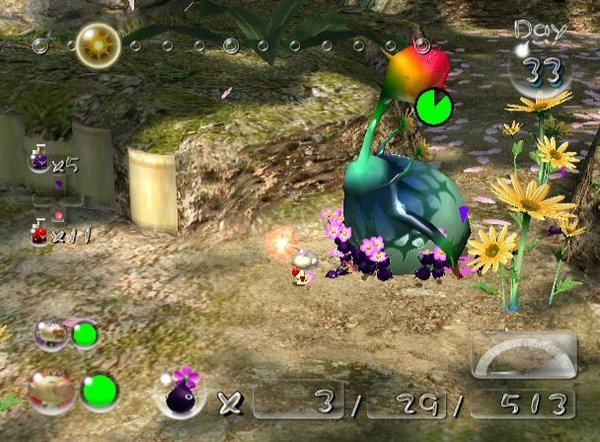Click the sun marker on the day meter
Image resolution: width=600 pixels, height=442 pixels.
point(98,44)
